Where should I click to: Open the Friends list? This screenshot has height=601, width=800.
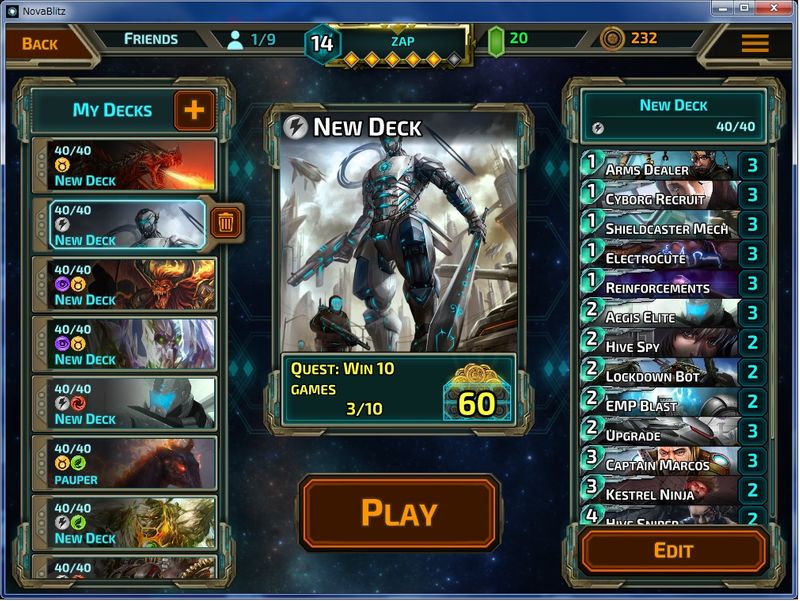click(x=150, y=39)
